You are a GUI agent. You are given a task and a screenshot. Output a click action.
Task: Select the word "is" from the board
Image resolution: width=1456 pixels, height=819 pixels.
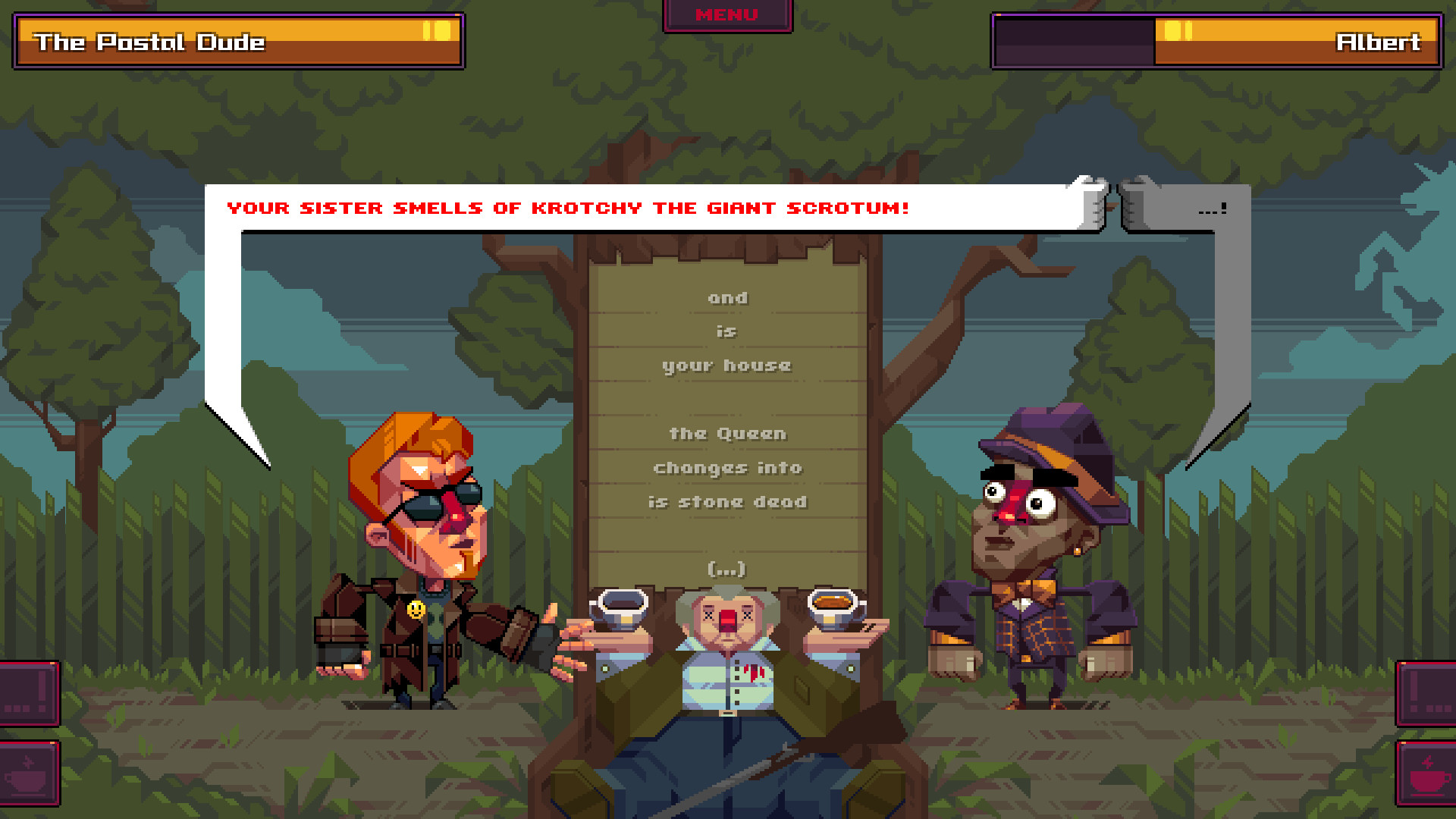pos(726,331)
